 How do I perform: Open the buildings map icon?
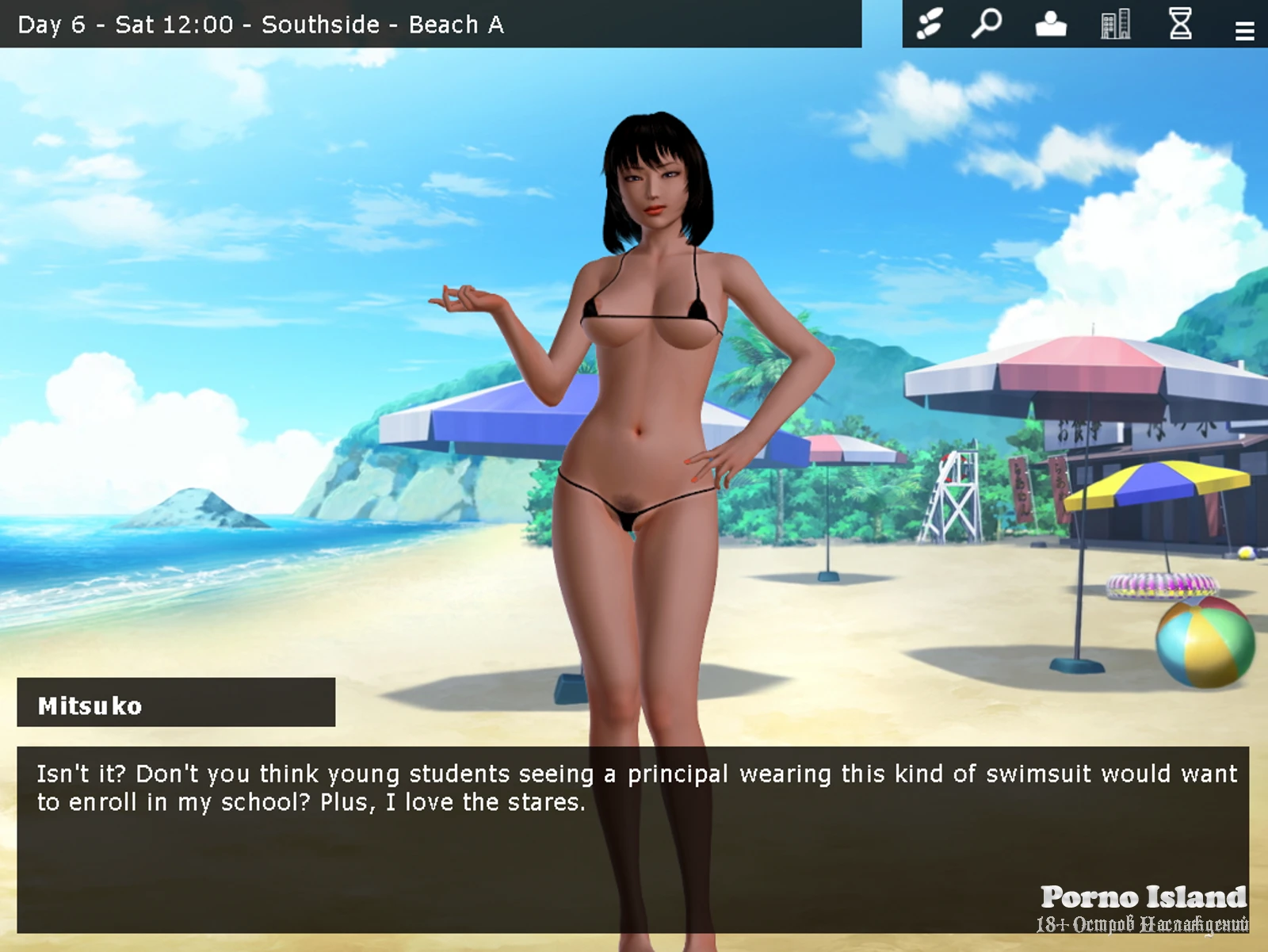tap(1115, 24)
